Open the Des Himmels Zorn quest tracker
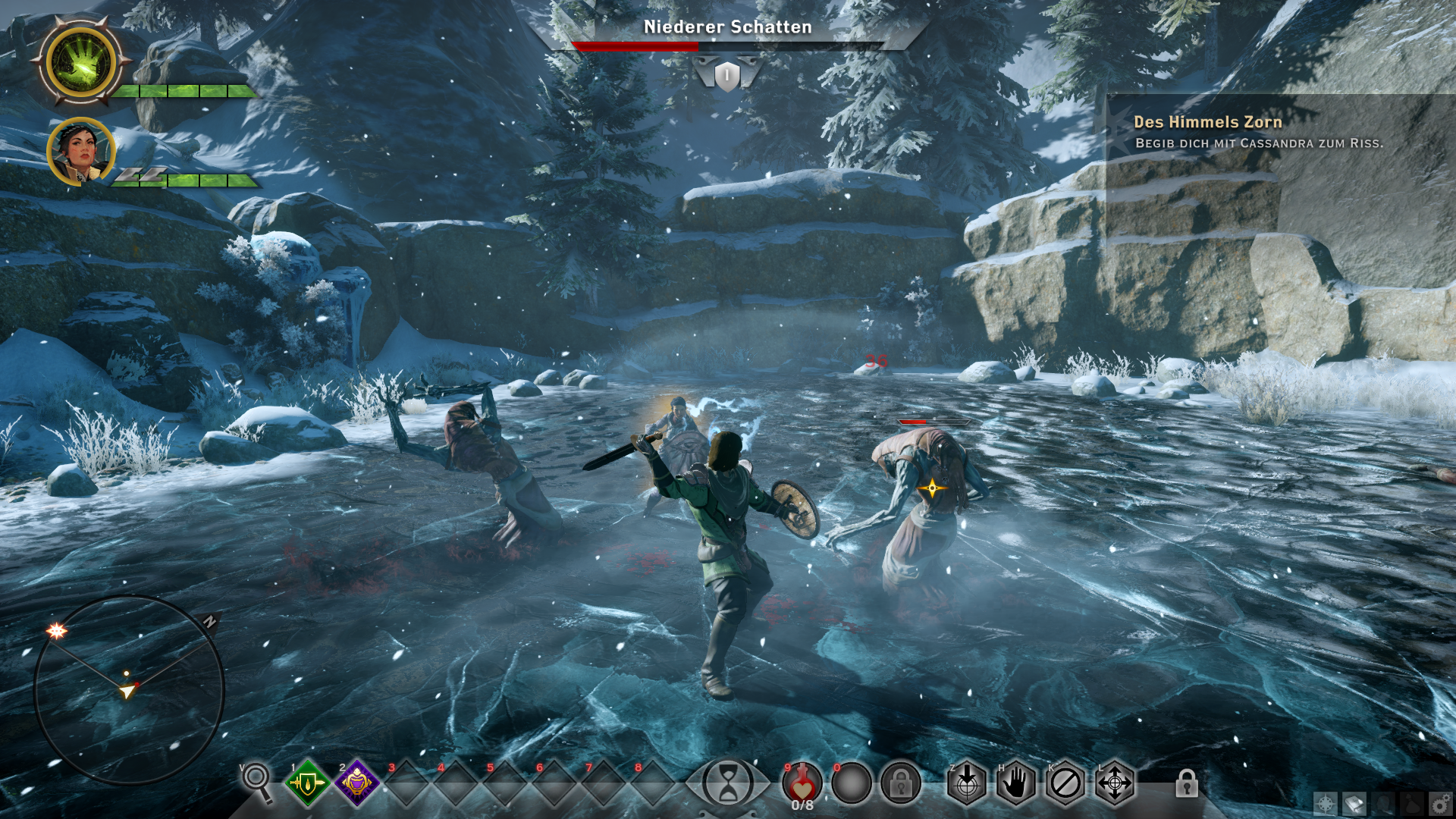The image size is (1456, 819). click(1207, 122)
